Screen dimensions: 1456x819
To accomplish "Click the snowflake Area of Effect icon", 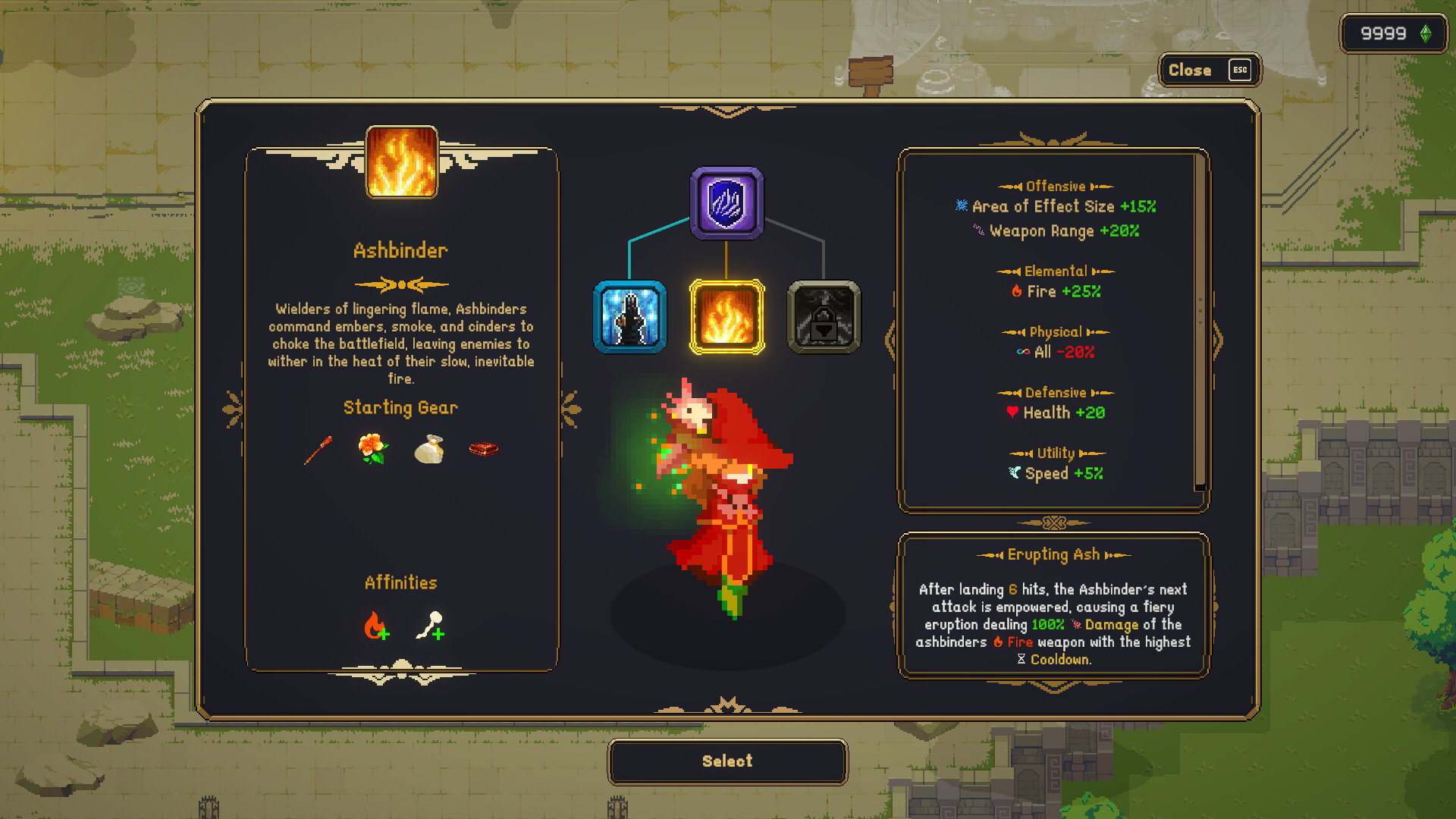I will (960, 206).
